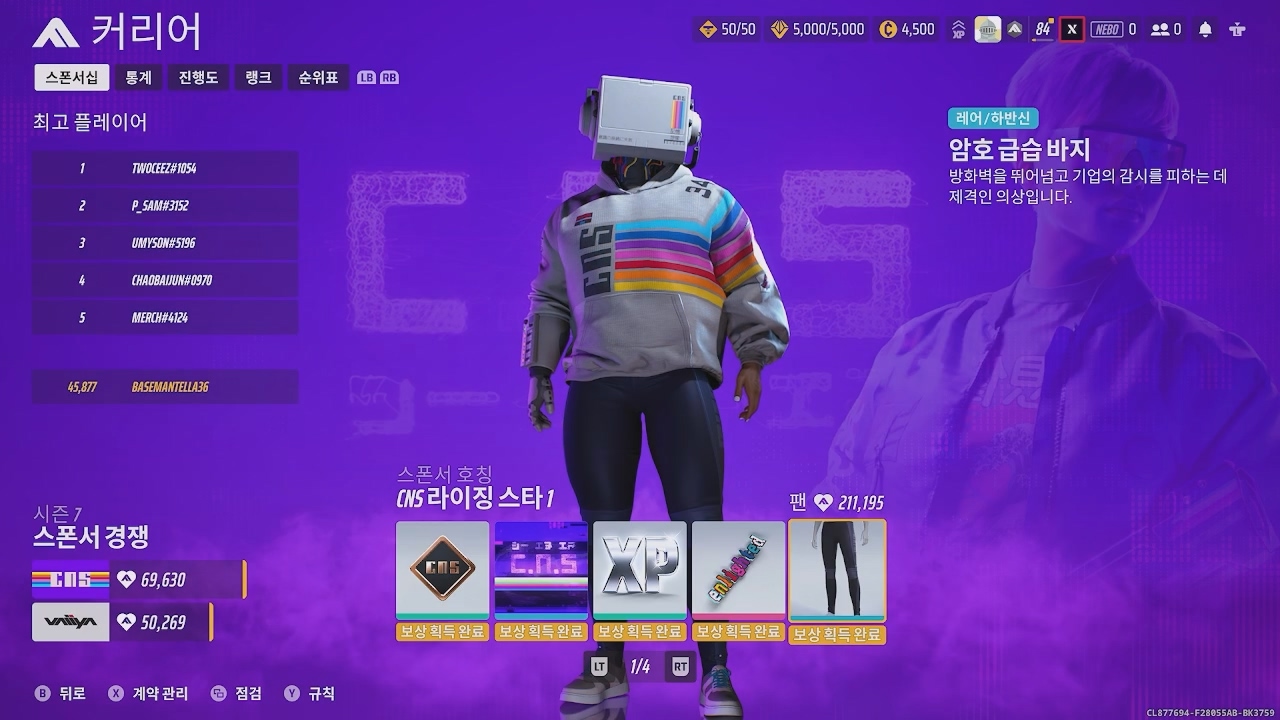Click the notification bell icon
Viewport: 1280px width, 720px height.
pos(1204,30)
